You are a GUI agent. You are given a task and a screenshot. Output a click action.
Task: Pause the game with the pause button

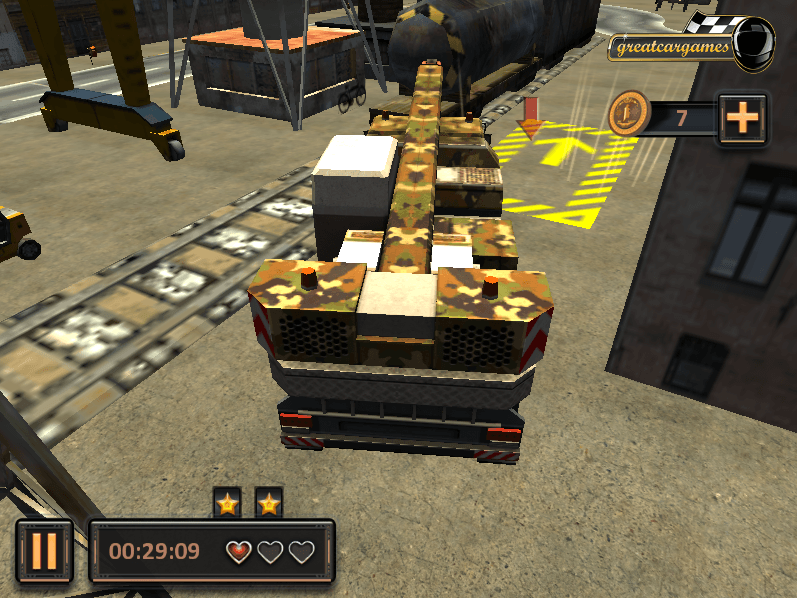tap(44, 550)
